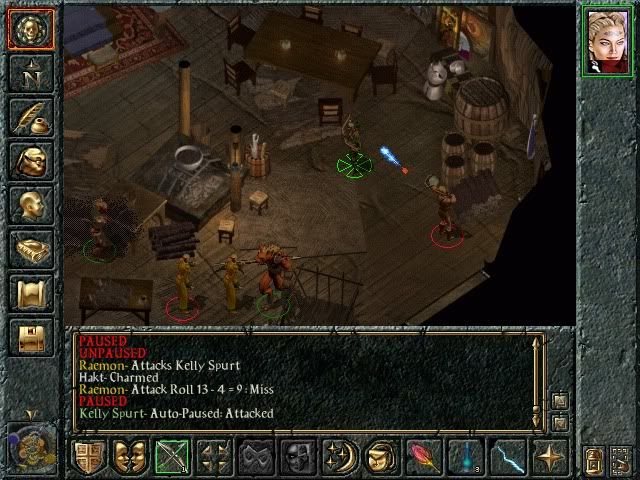Open the area map with the compass button

[30, 73]
